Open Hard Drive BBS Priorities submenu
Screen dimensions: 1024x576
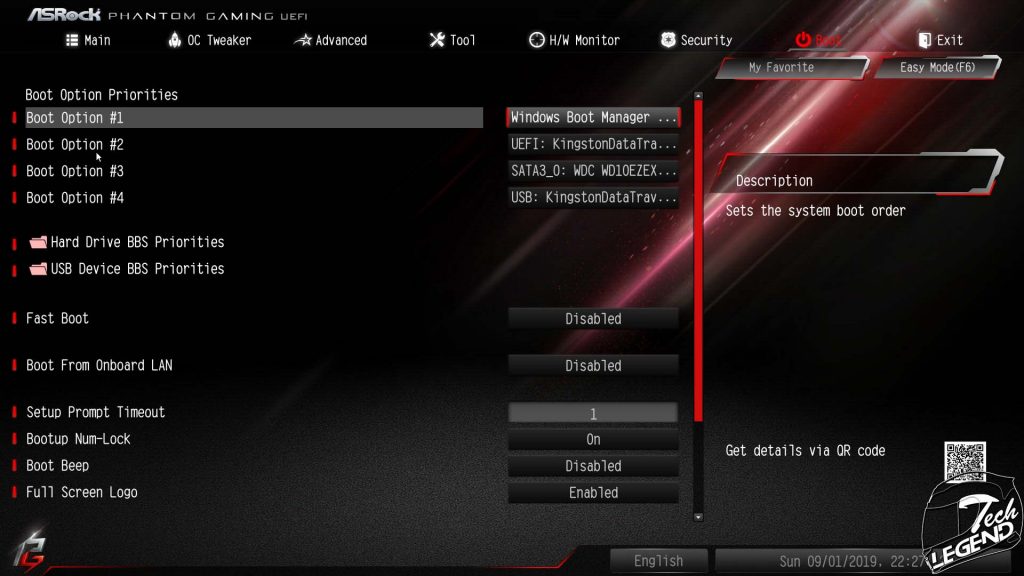coord(137,242)
